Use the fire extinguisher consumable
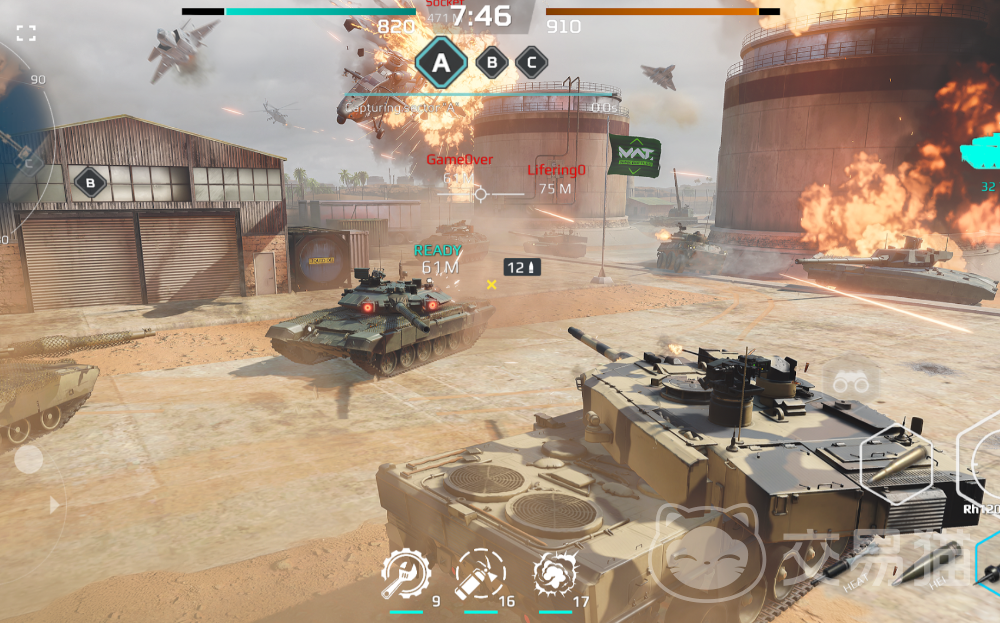Screen dimensions: 1000x623 click(x=479, y=575)
